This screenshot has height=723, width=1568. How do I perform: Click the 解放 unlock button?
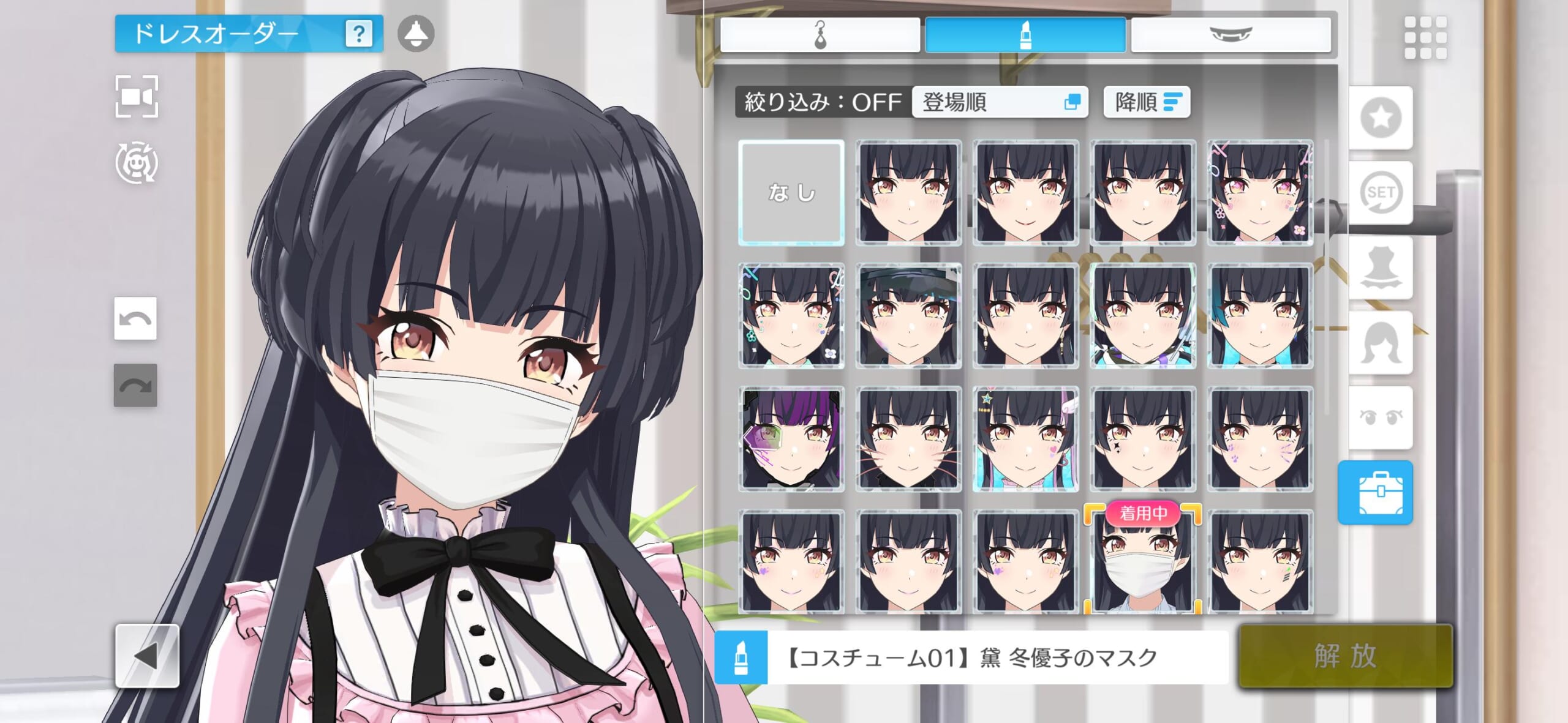(x=1345, y=656)
